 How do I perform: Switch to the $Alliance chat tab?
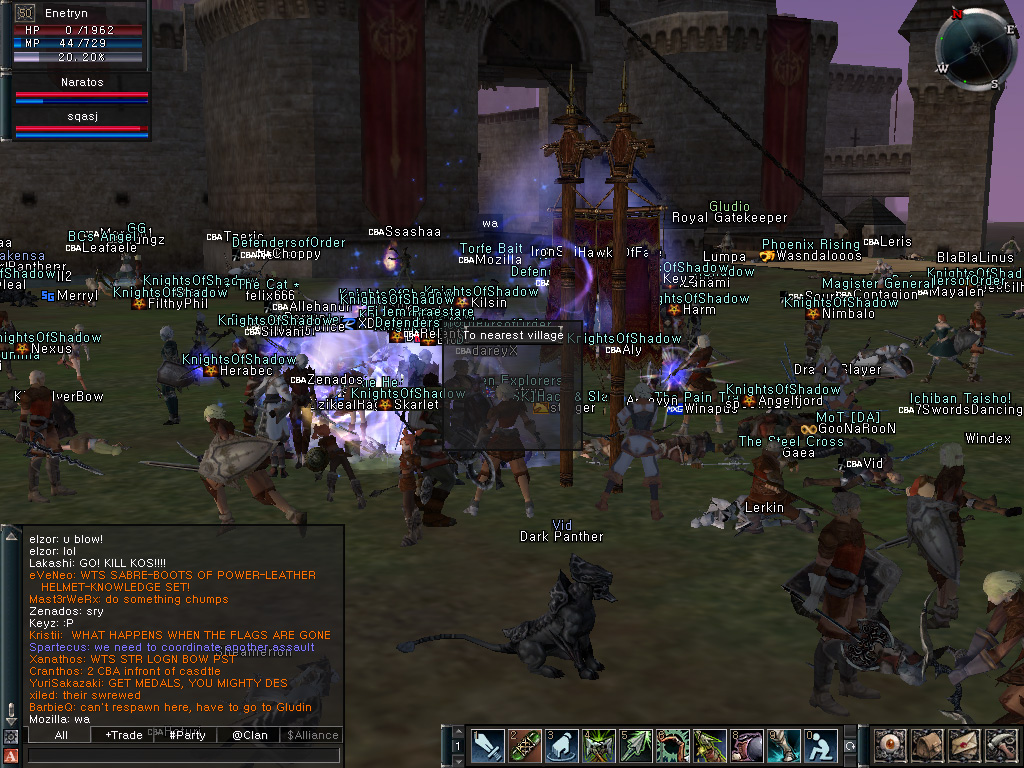[313, 735]
